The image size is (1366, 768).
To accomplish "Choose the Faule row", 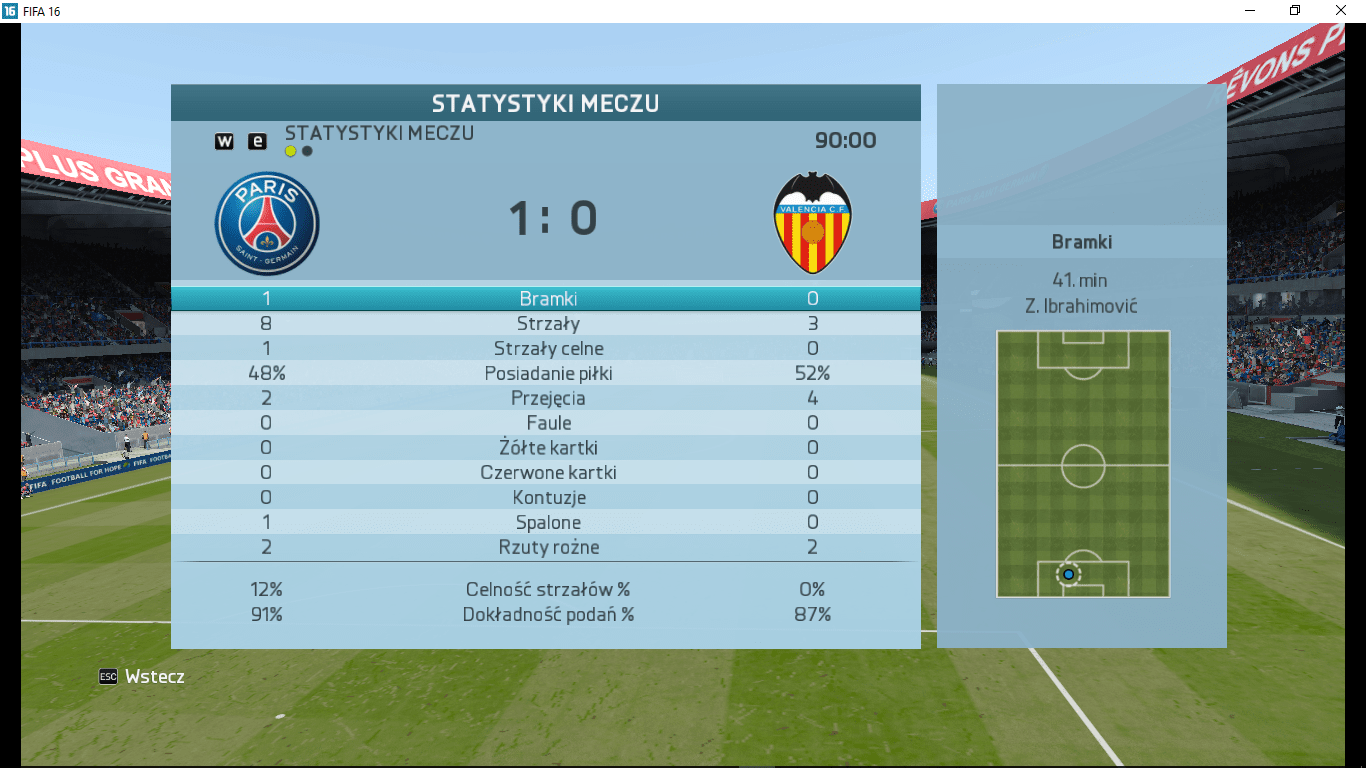I will (x=548, y=423).
